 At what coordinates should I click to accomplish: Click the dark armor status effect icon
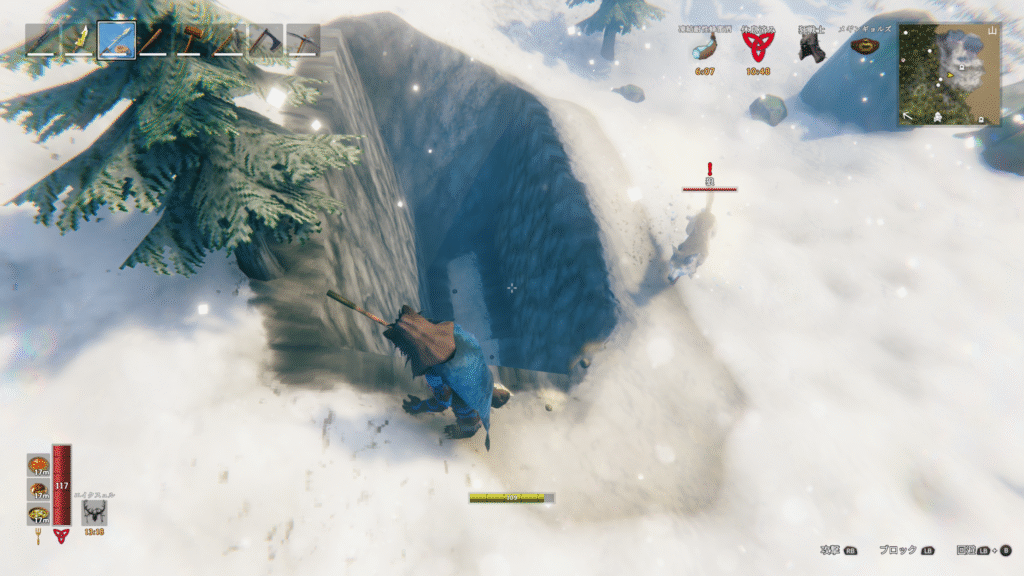809,47
